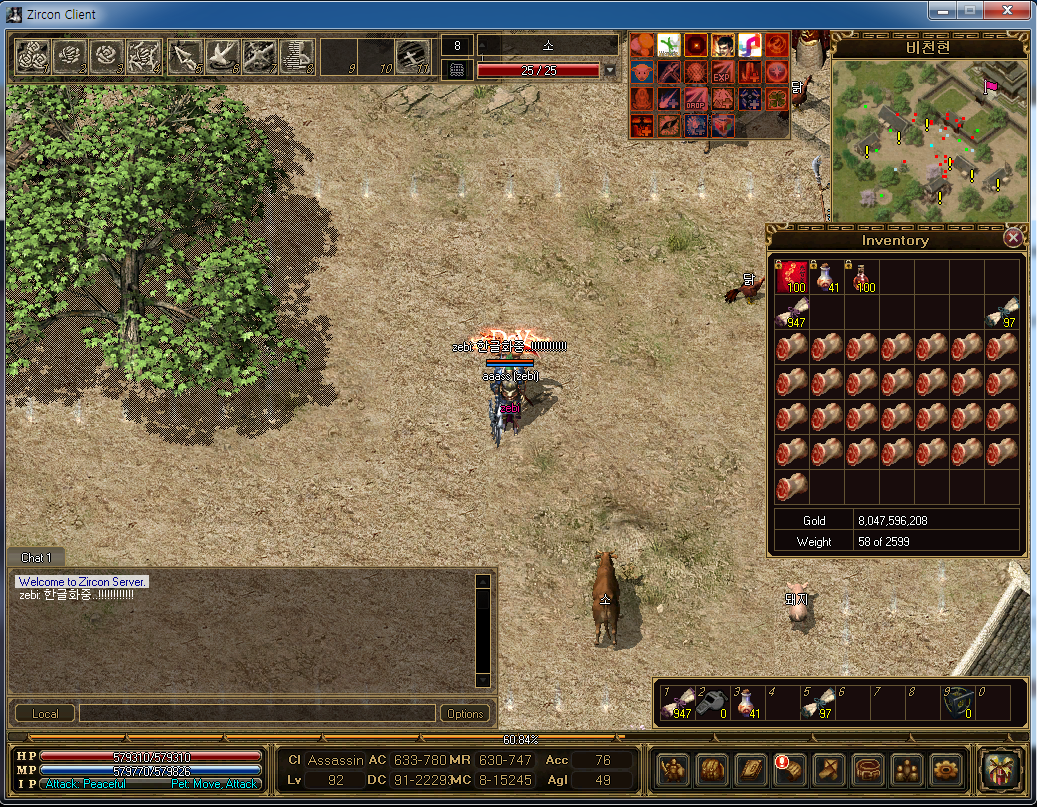Open the gear settings menu
The width and height of the screenshot is (1037, 807).
pos(945,768)
